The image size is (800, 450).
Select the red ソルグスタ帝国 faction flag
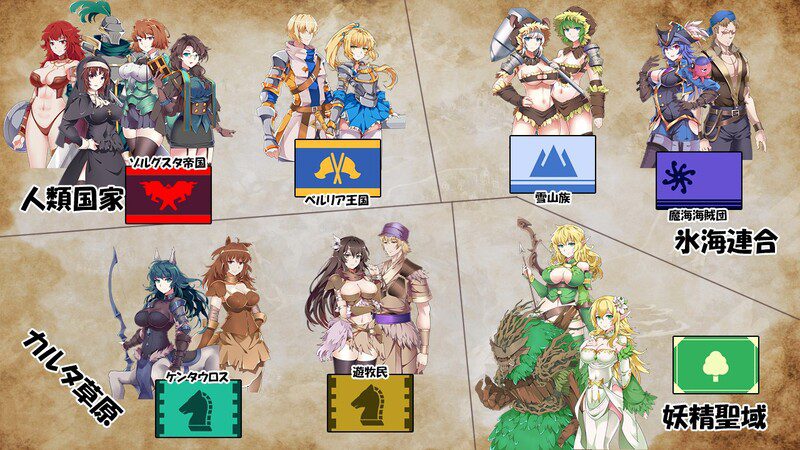coord(167,194)
